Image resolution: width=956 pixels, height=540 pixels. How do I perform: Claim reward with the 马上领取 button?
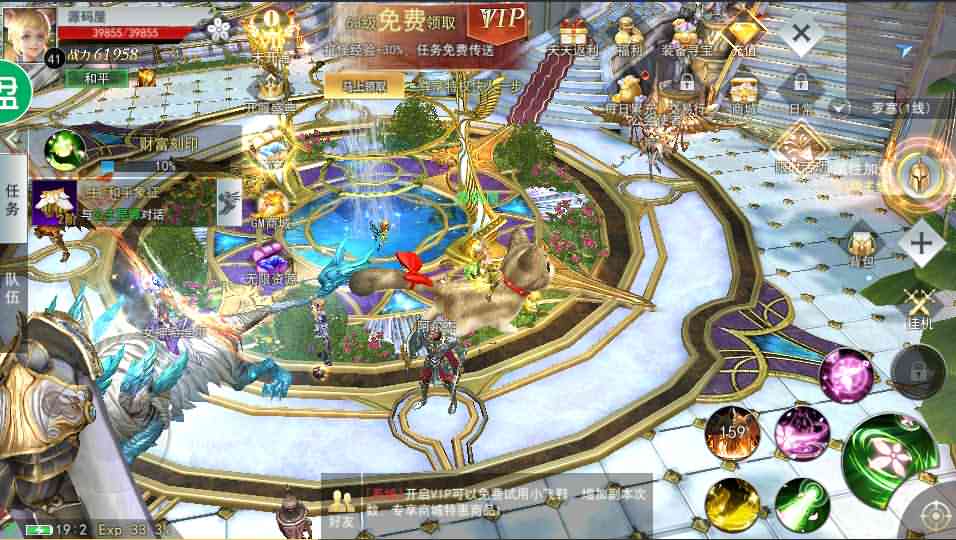(363, 86)
